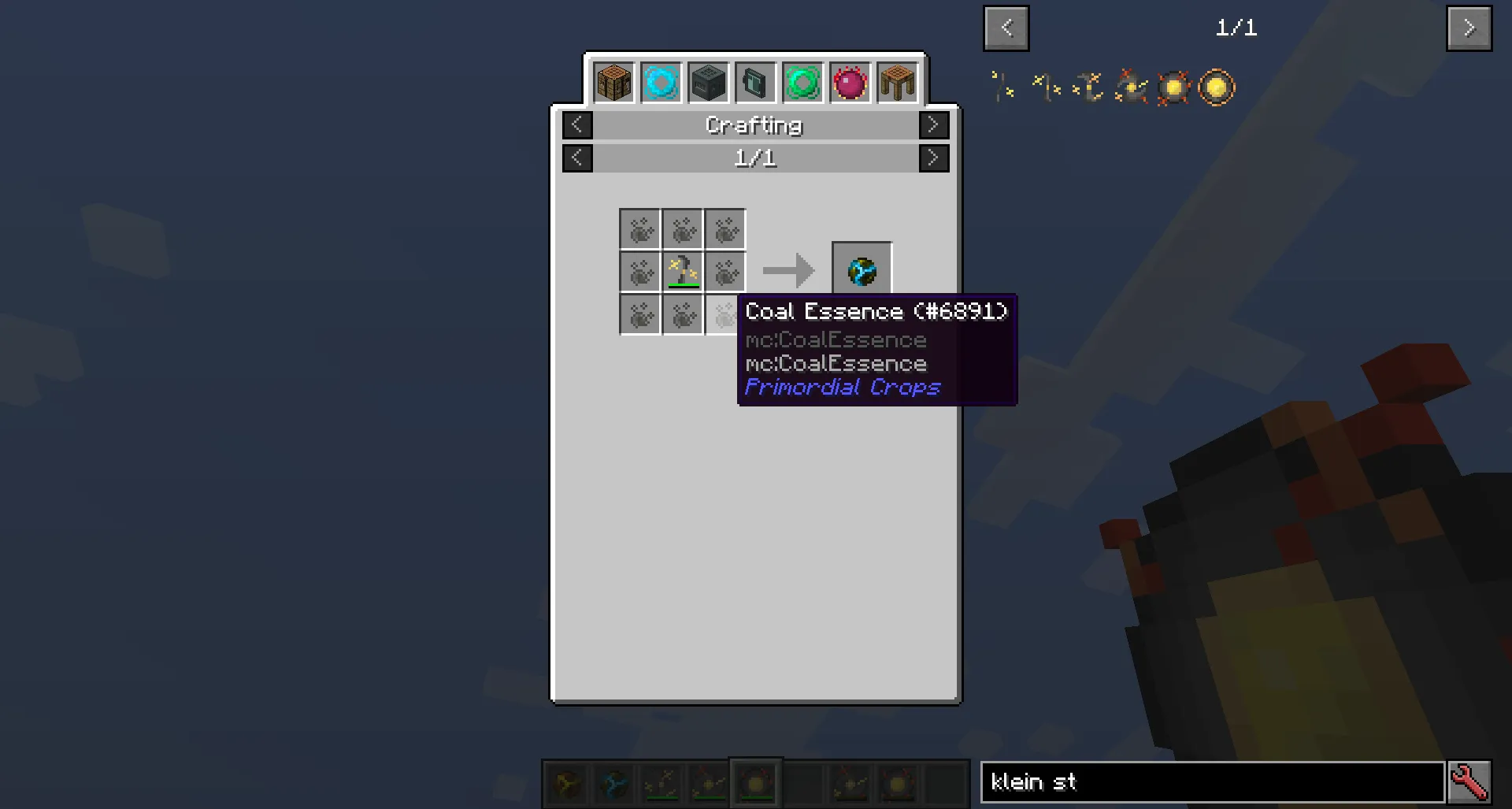1512x809 pixels.
Task: Show next recipe page in the panel
Action: (933, 158)
